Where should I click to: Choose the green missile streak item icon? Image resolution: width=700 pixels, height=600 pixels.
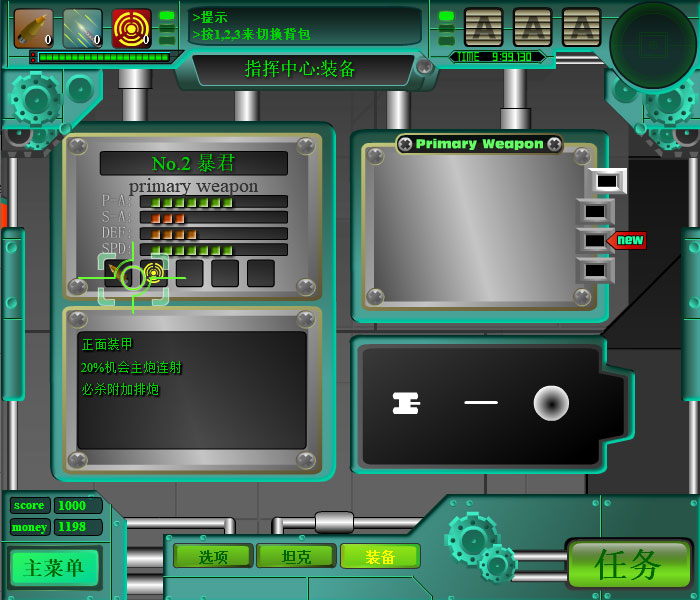coord(82,28)
